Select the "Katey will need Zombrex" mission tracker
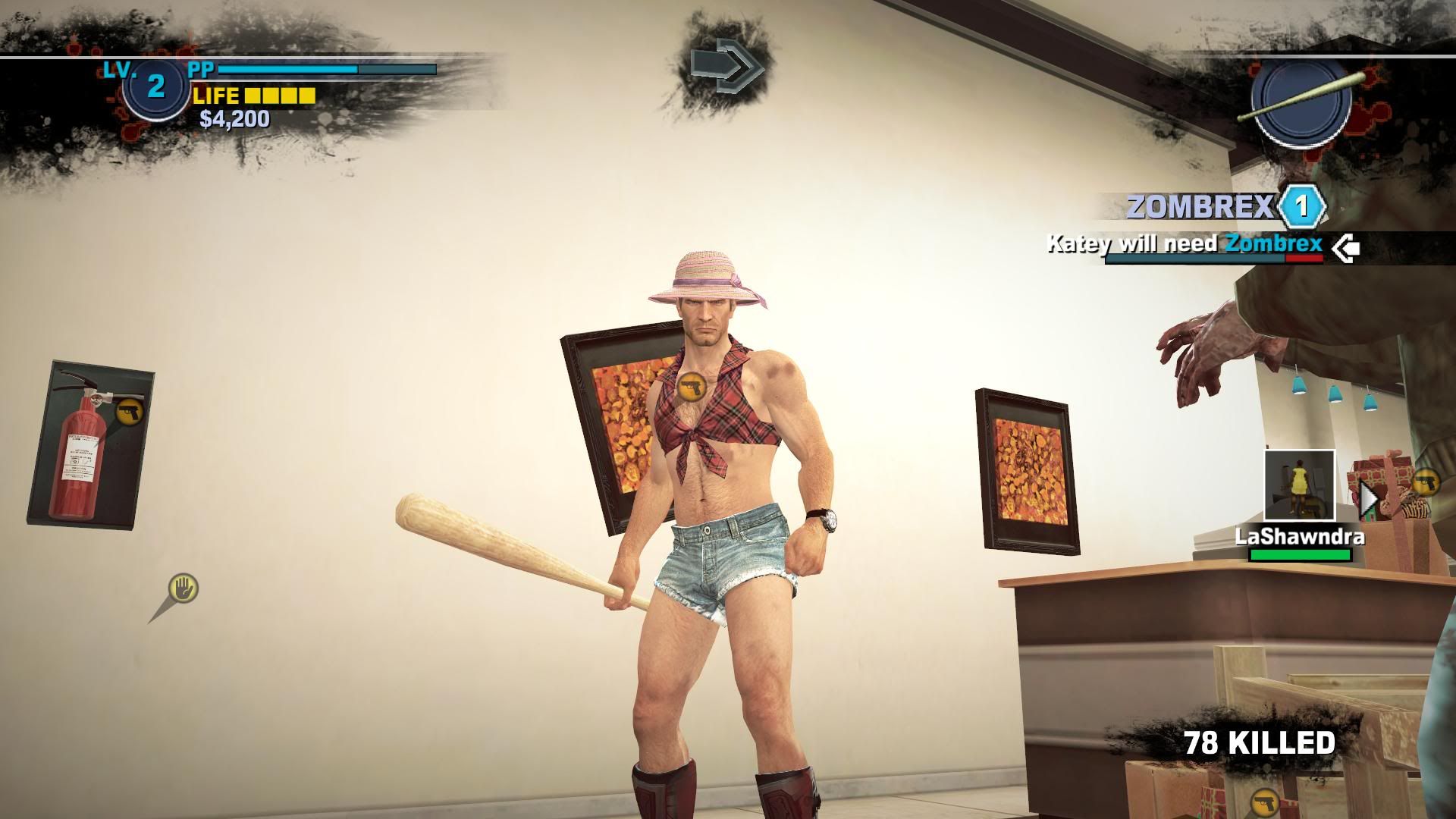This screenshot has width=1456, height=819. pos(1183,245)
